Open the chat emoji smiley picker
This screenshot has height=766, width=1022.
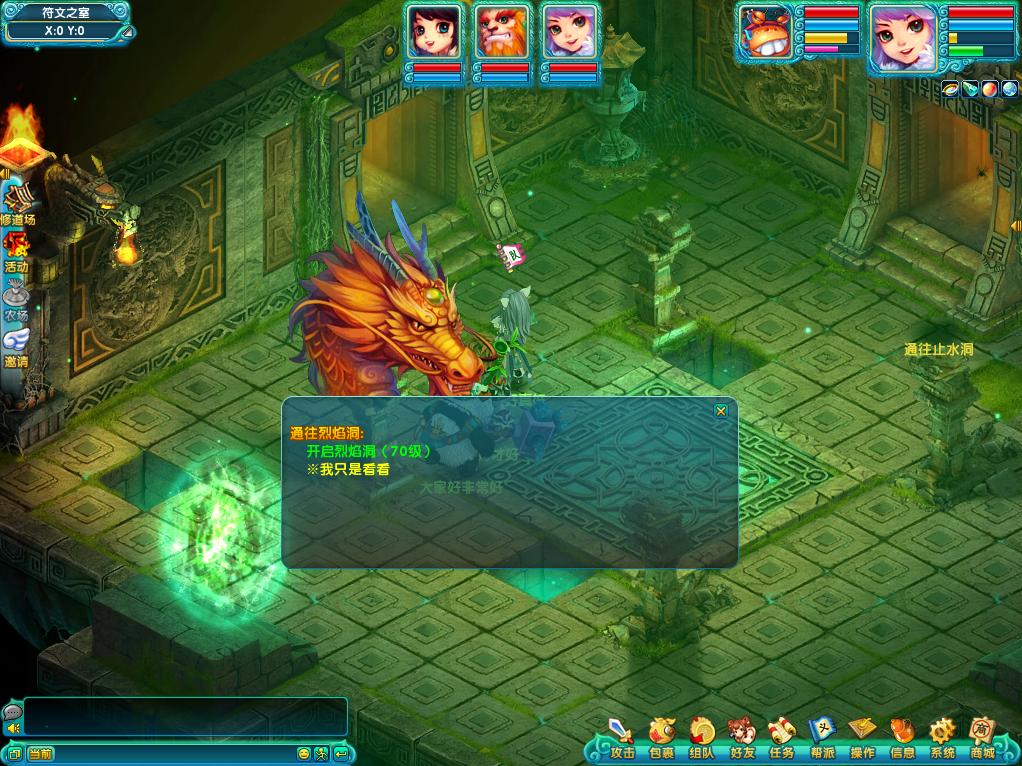[x=304, y=753]
